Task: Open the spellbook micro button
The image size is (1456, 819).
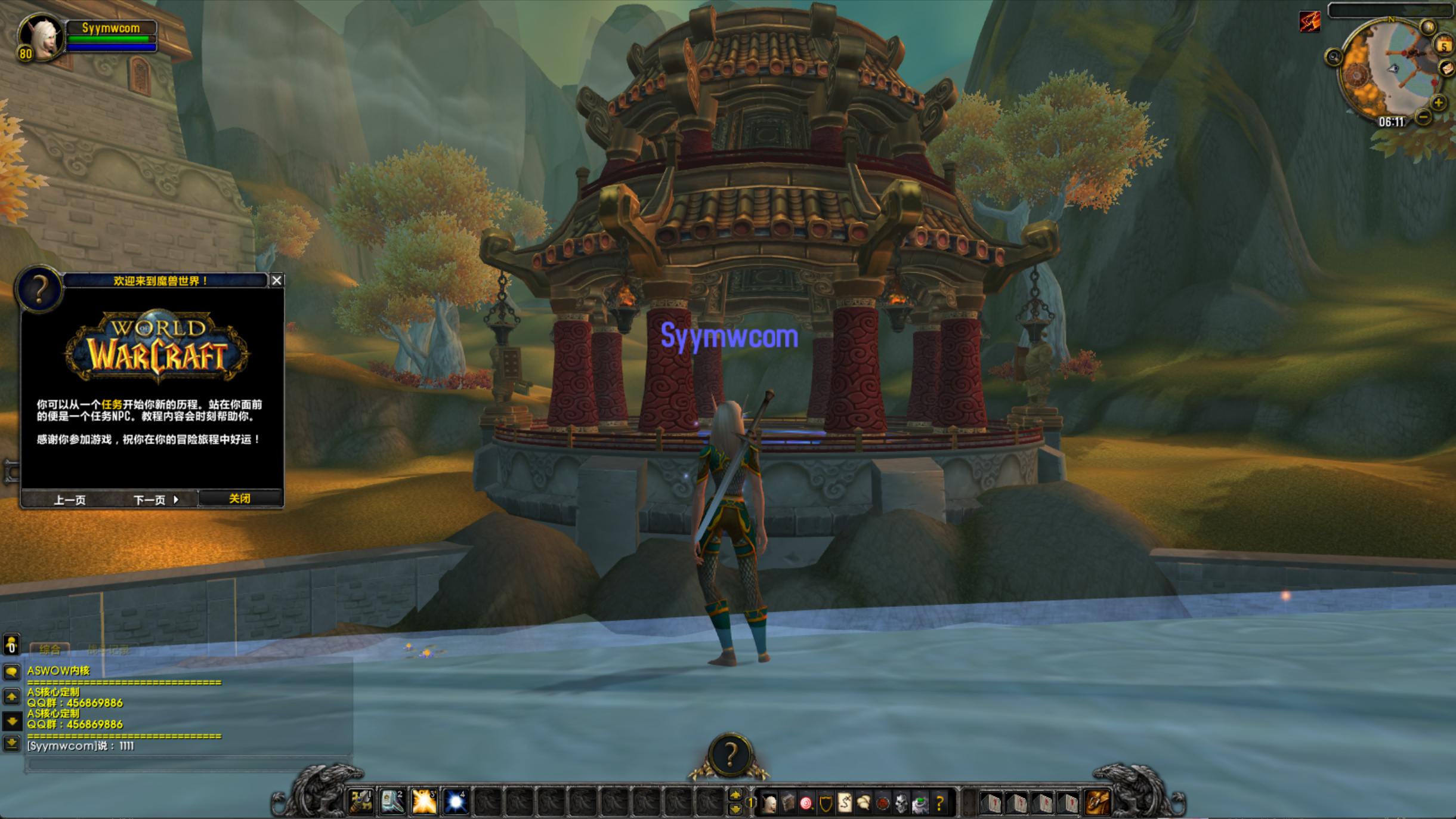Action: tap(788, 803)
